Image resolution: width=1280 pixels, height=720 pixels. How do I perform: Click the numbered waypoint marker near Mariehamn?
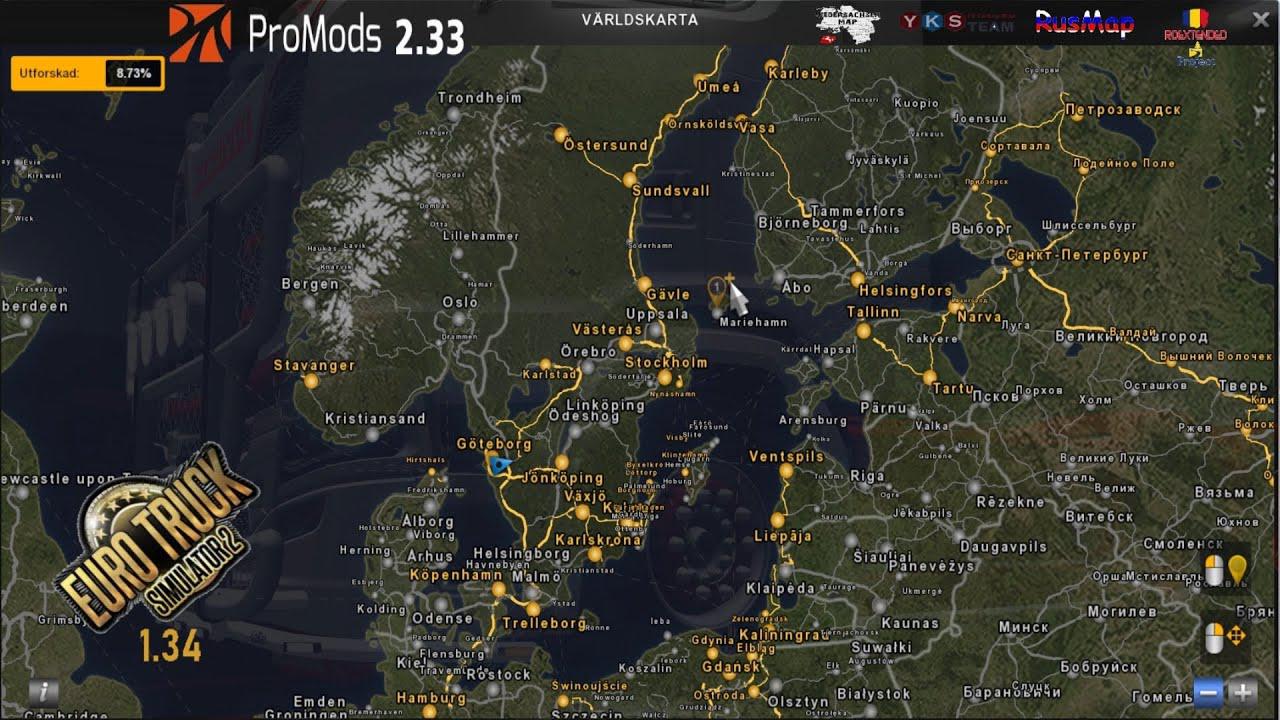[x=718, y=287]
